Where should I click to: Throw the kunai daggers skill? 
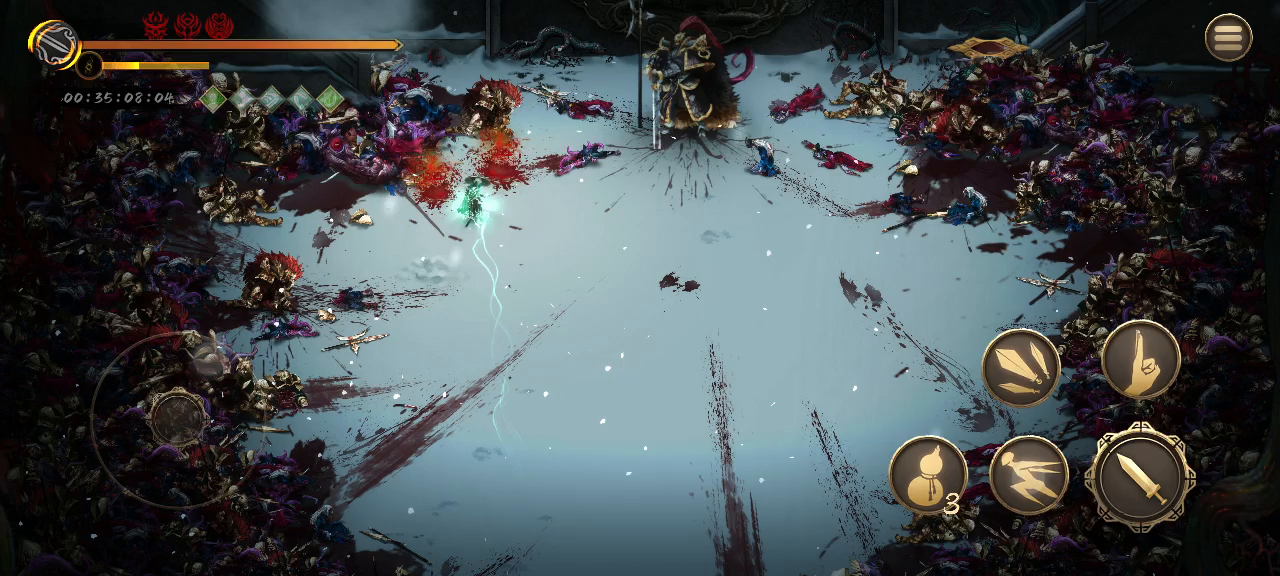[x=1021, y=368]
